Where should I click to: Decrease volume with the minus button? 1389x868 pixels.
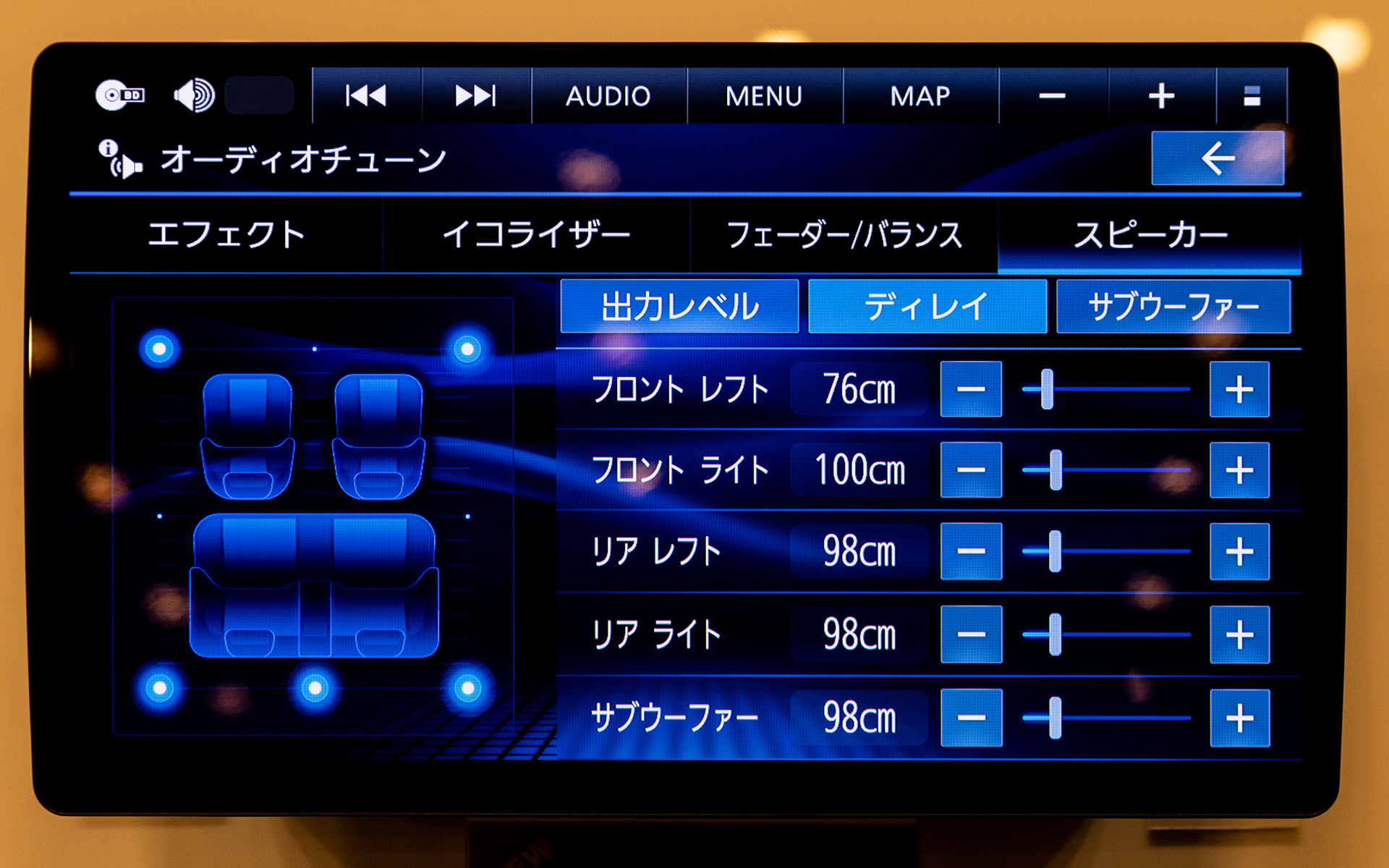(x=1053, y=95)
